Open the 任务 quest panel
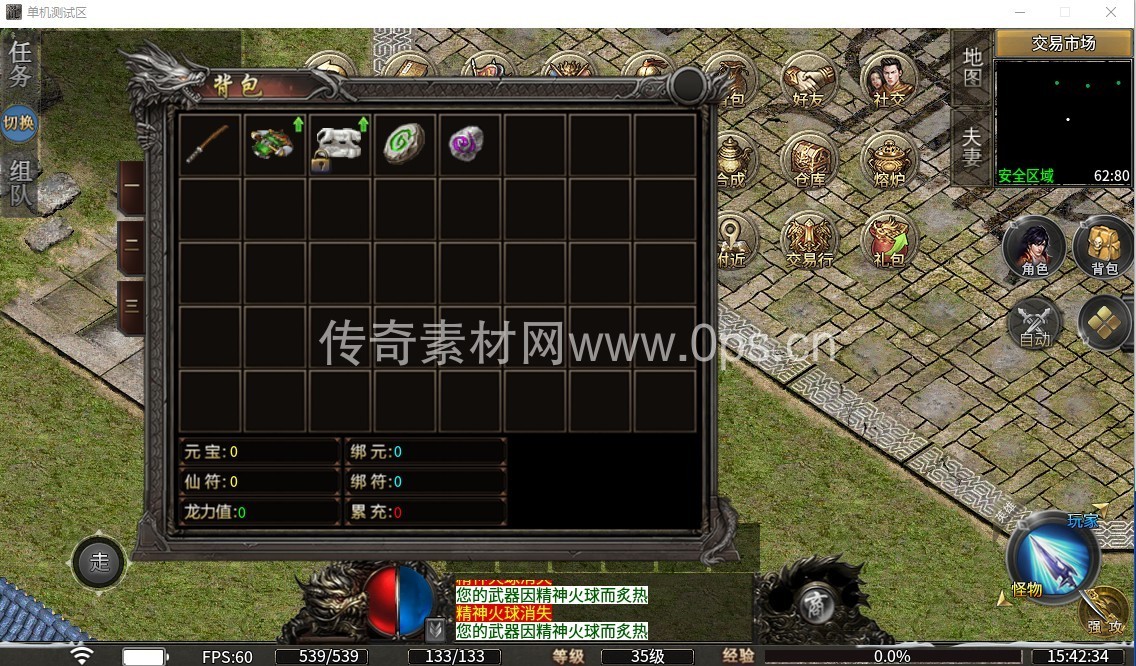 pyautogui.click(x=20, y=64)
